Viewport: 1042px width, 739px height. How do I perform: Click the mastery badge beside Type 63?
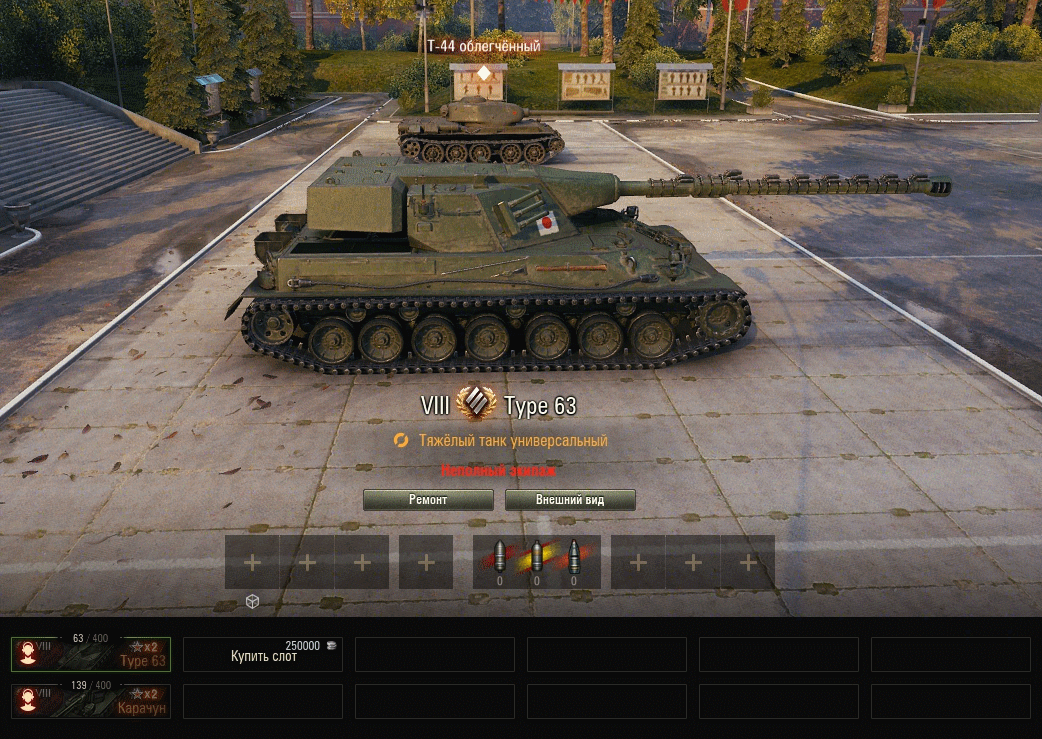pyautogui.click(x=476, y=405)
